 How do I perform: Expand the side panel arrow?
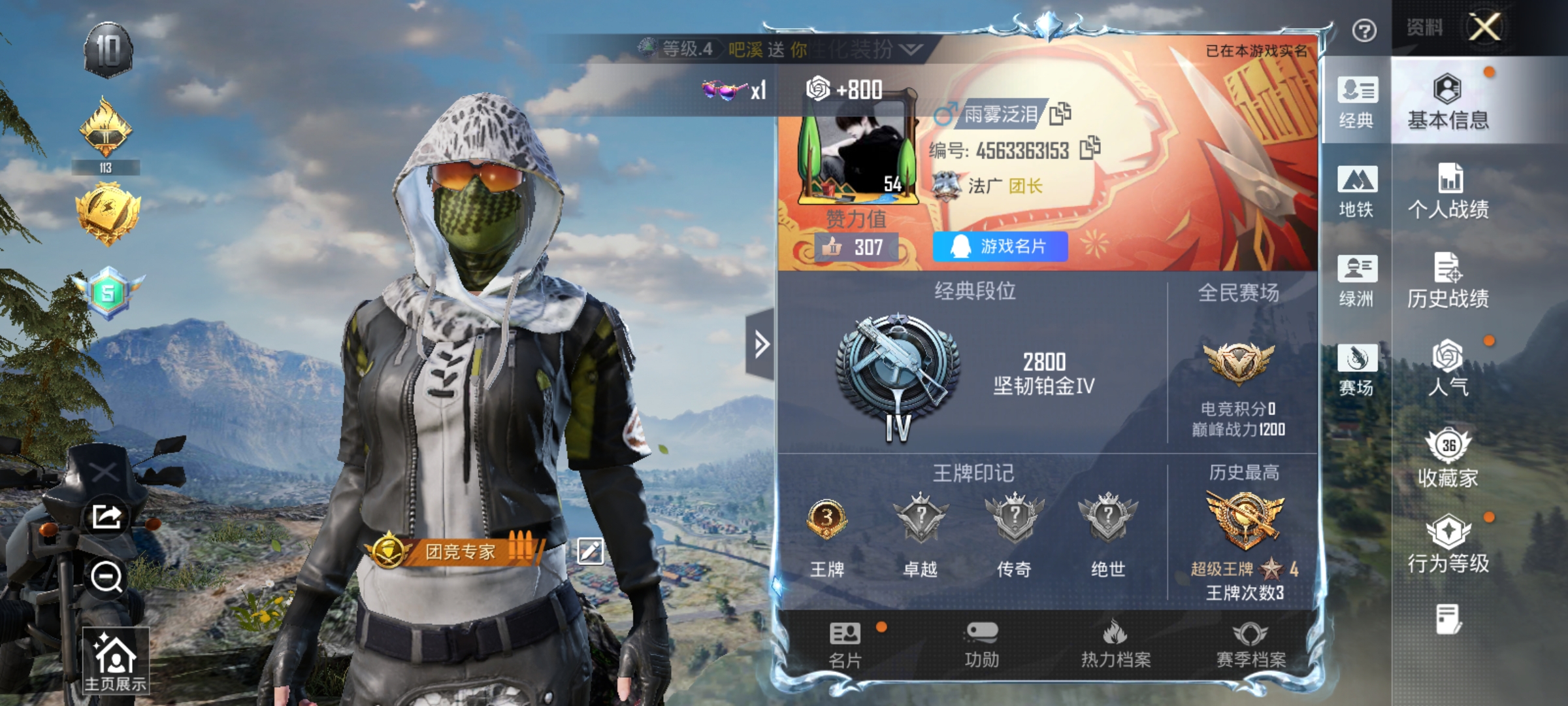(760, 345)
